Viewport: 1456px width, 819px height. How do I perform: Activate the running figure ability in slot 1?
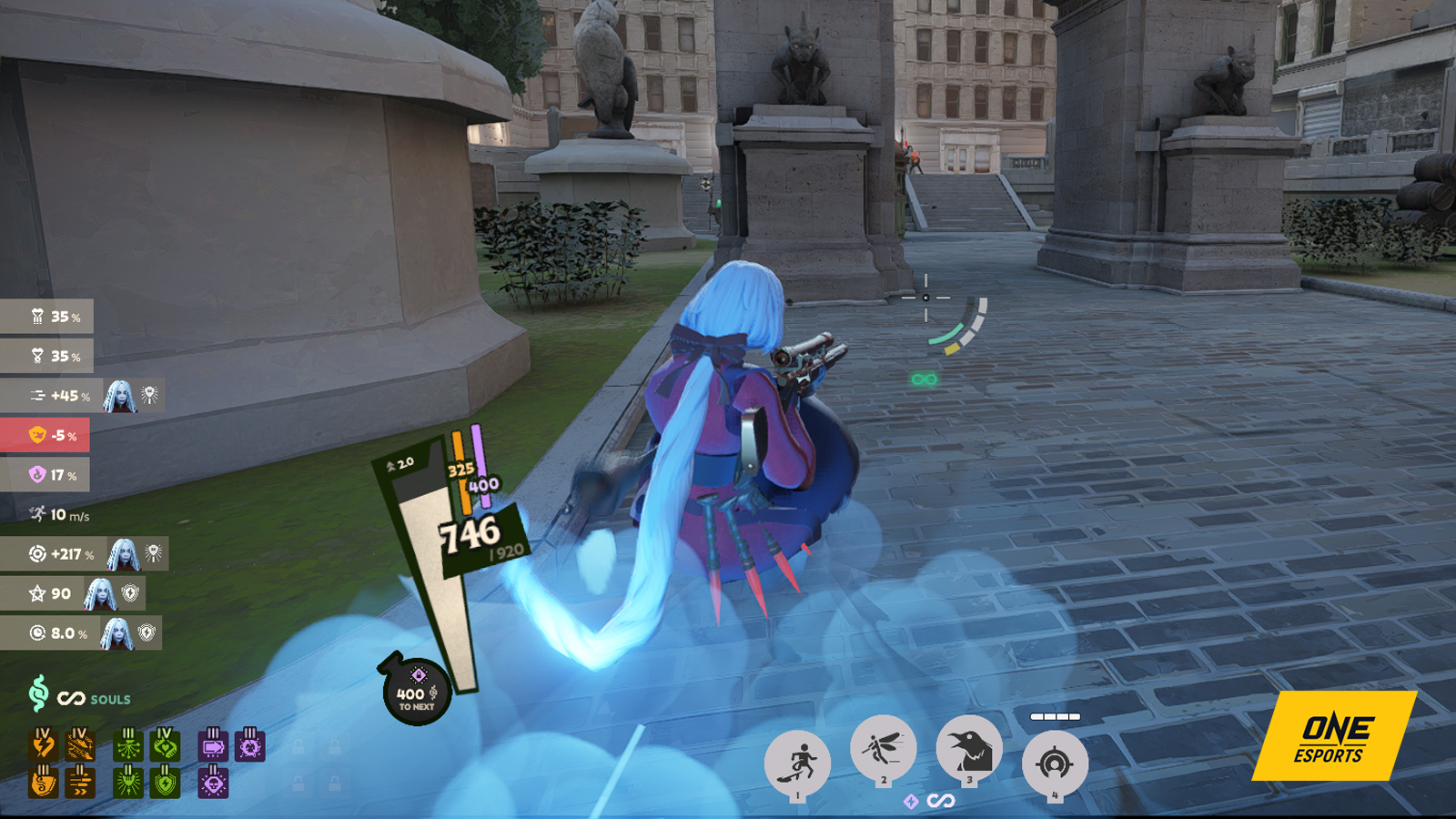tap(797, 763)
